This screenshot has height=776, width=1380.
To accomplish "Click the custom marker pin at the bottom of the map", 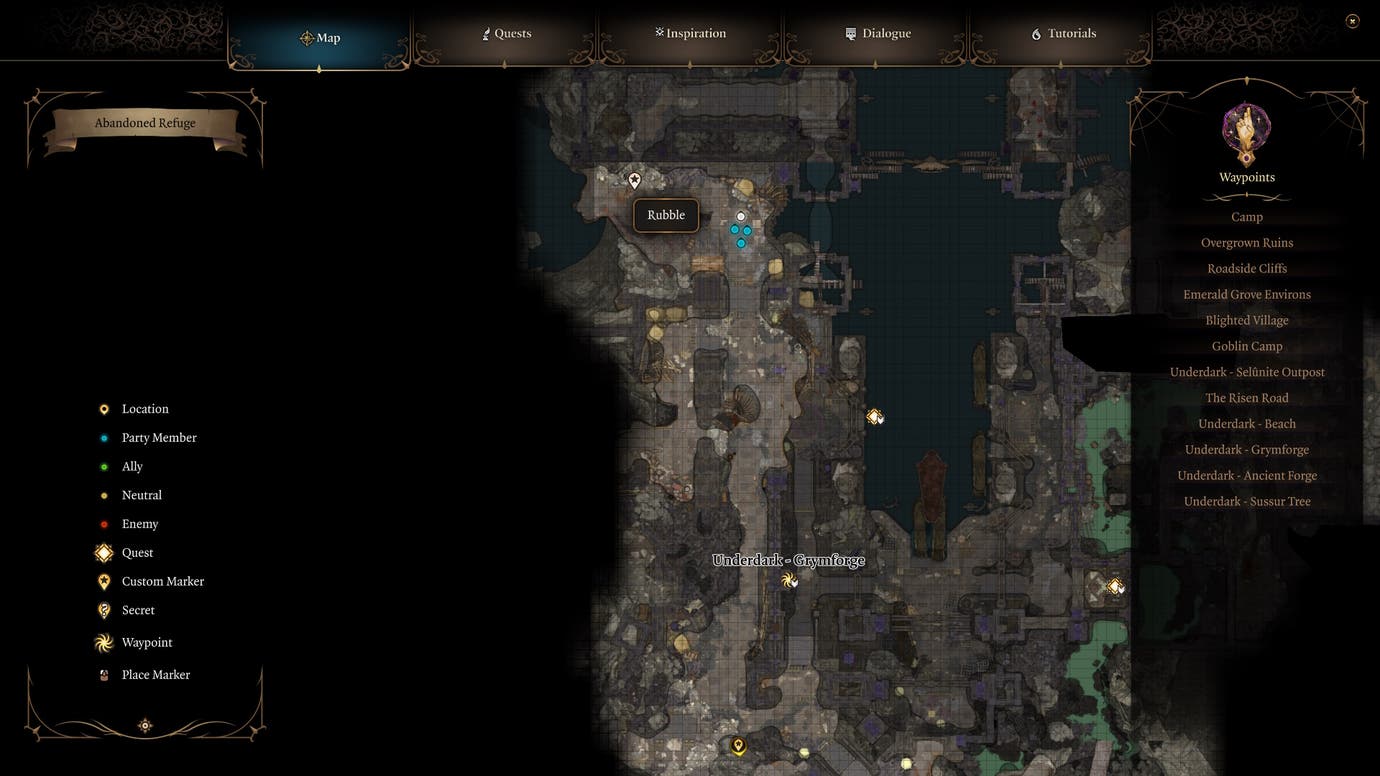I will (x=738, y=745).
